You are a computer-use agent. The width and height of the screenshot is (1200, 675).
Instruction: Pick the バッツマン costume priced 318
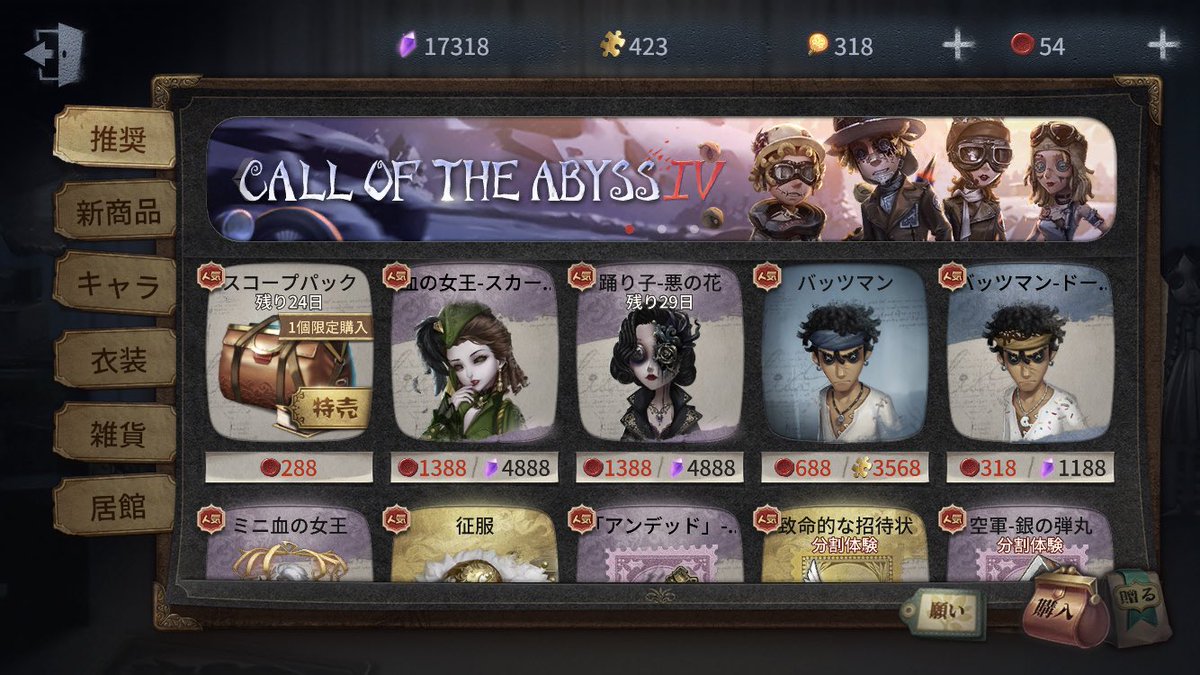point(1030,355)
